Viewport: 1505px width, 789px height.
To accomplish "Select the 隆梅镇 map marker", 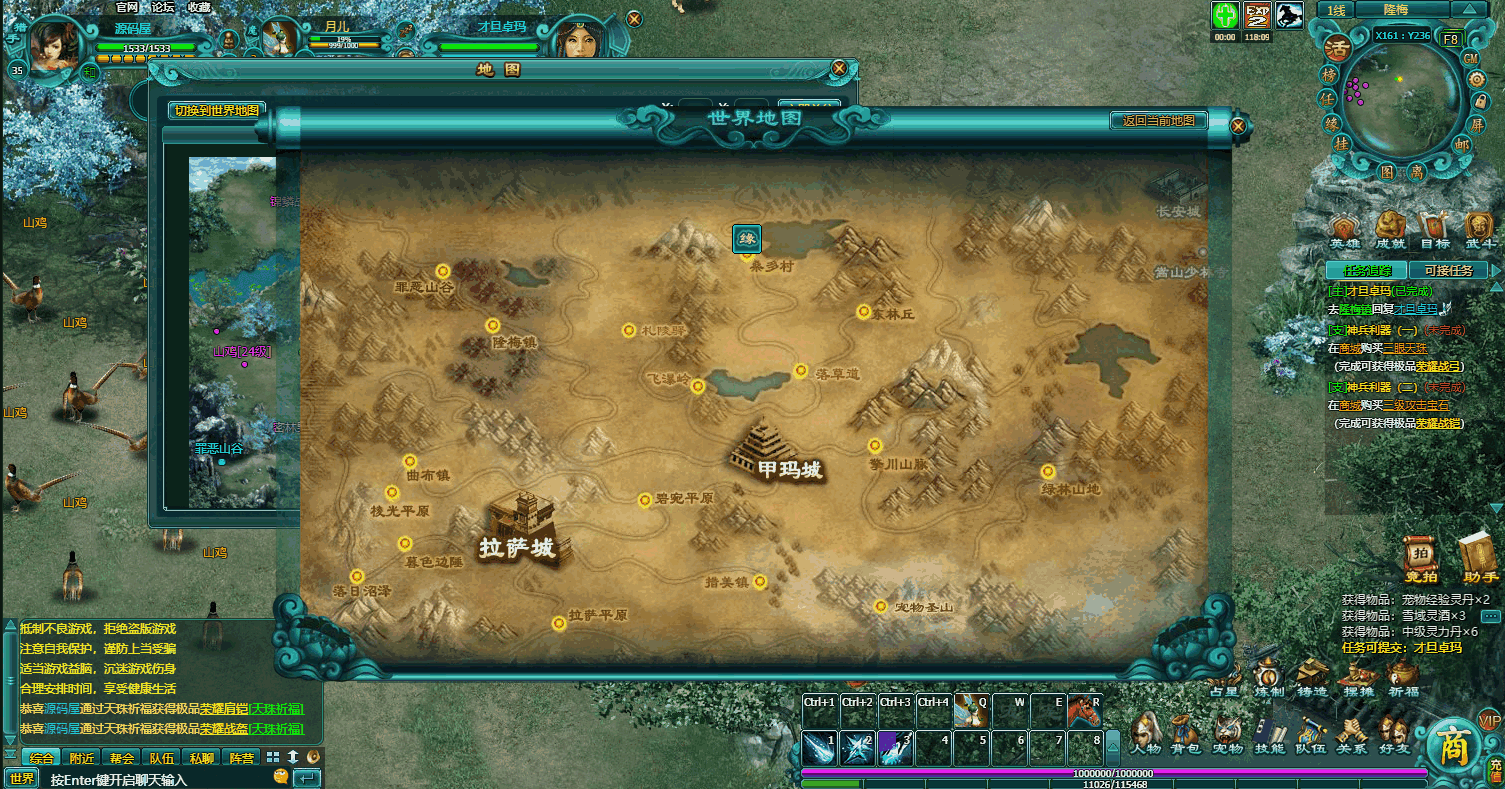I will tap(492, 326).
